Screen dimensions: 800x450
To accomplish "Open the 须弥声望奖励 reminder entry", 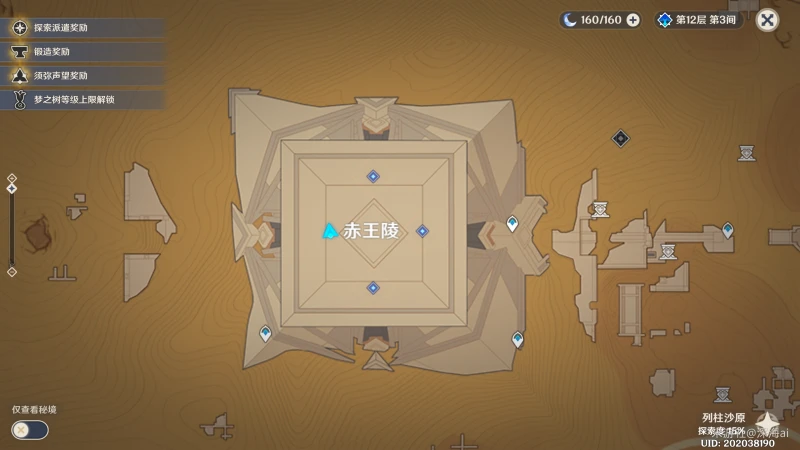I will (x=80, y=75).
